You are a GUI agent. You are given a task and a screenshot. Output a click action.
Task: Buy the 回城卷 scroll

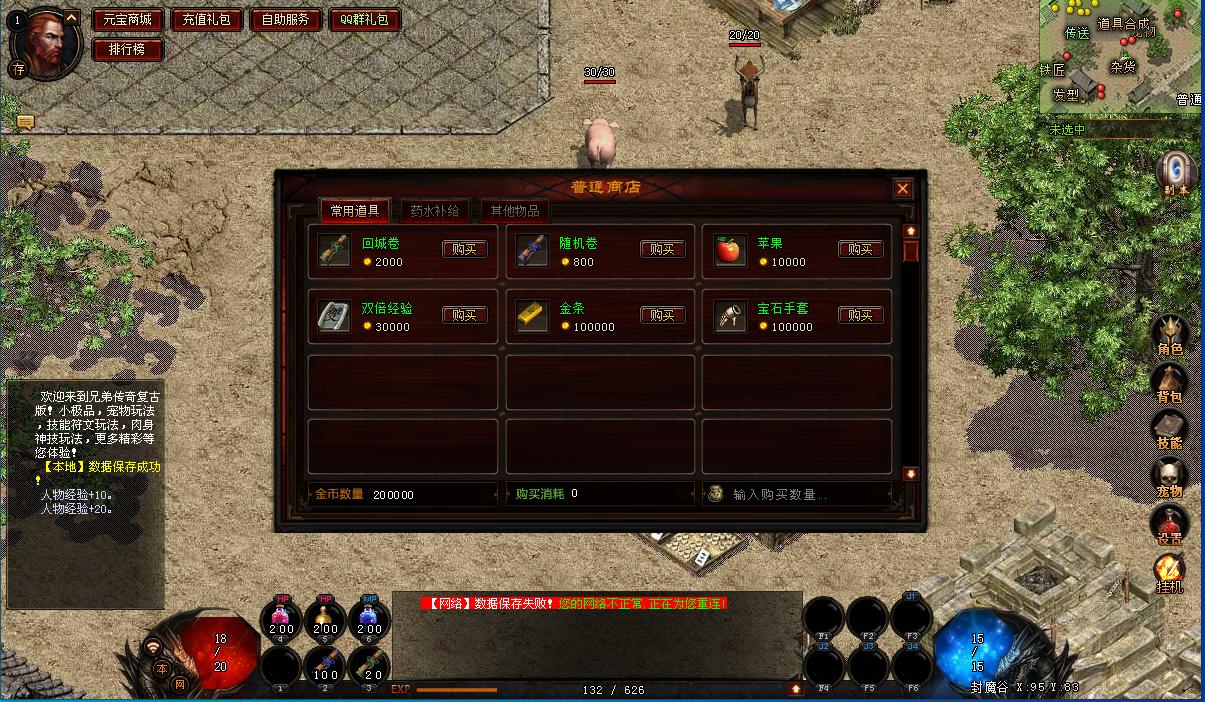click(x=465, y=249)
